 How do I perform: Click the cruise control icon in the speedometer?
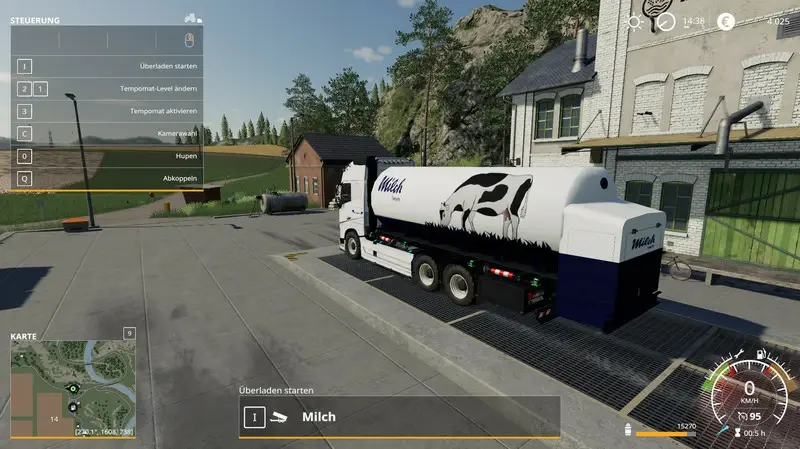pos(739,416)
